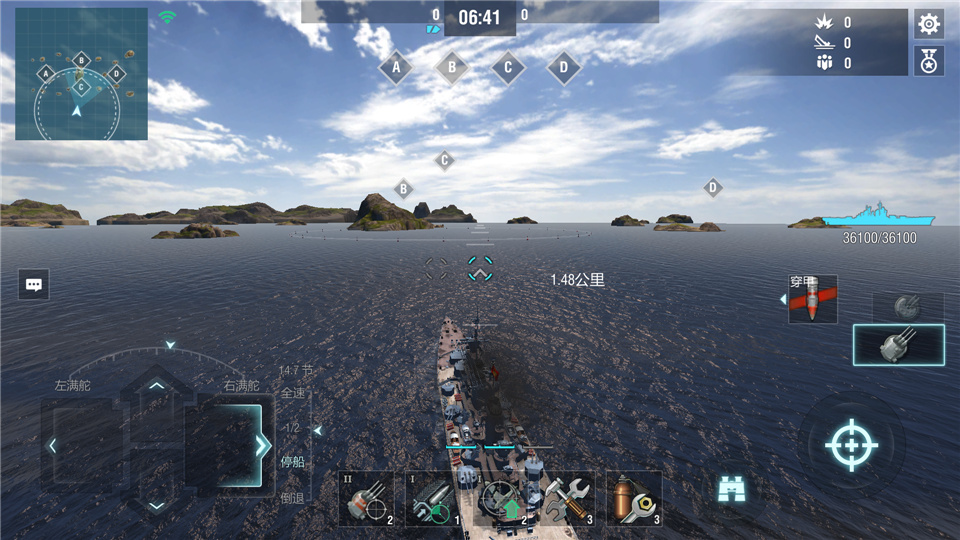Viewport: 960px width, 540px height.
Task: Open the chat message bubble
Action: [34, 285]
